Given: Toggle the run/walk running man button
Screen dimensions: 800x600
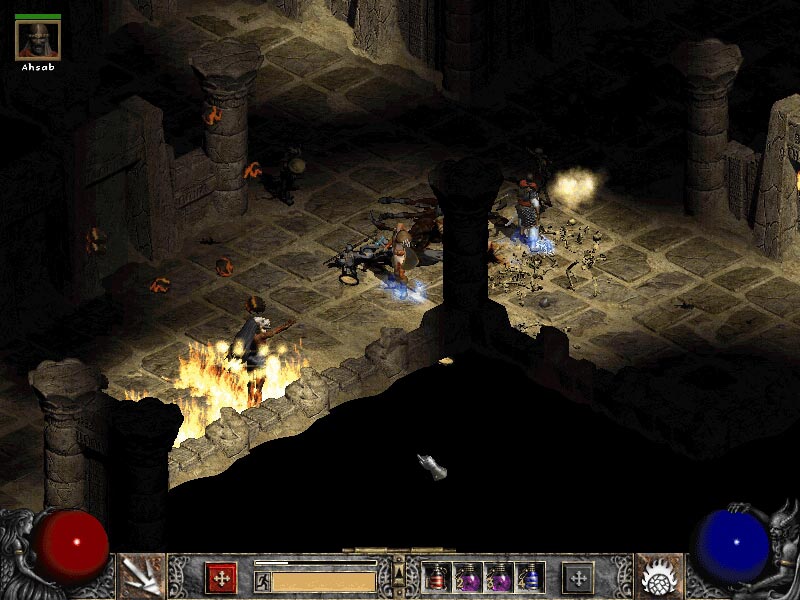Looking at the screenshot, I should pos(262,580).
